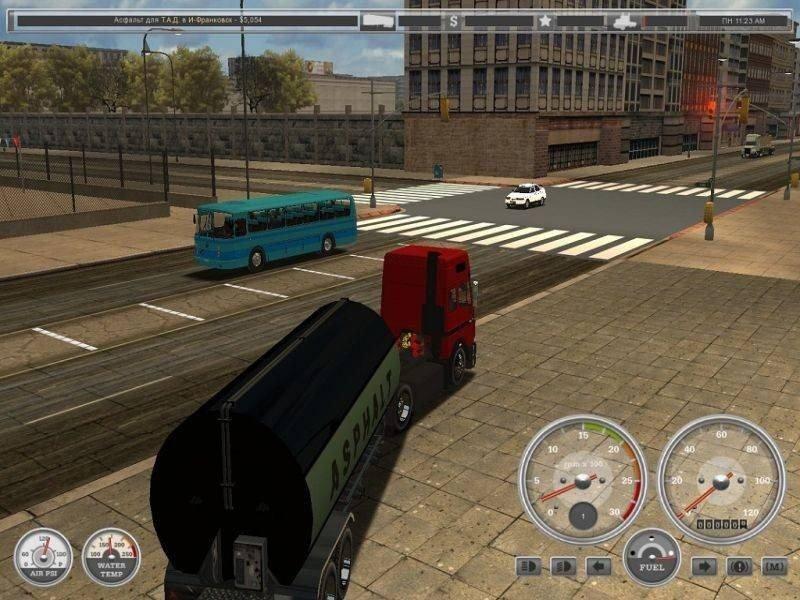Toggle the high beam headlights button

tap(528, 566)
